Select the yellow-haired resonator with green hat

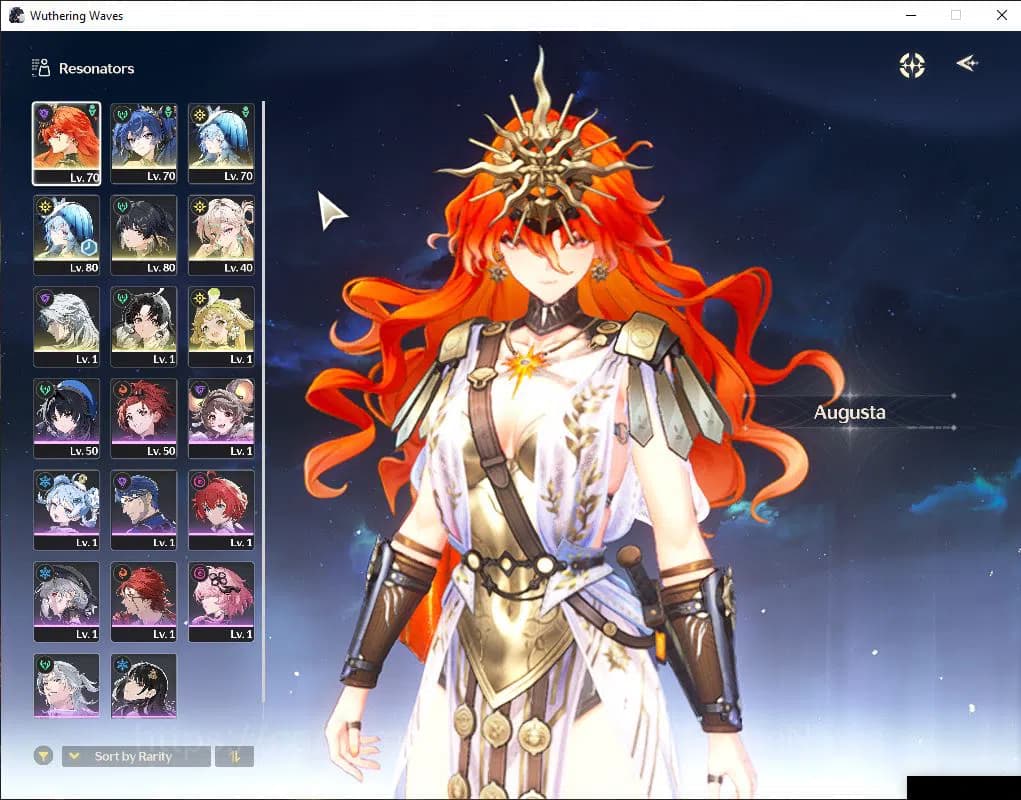click(x=221, y=326)
